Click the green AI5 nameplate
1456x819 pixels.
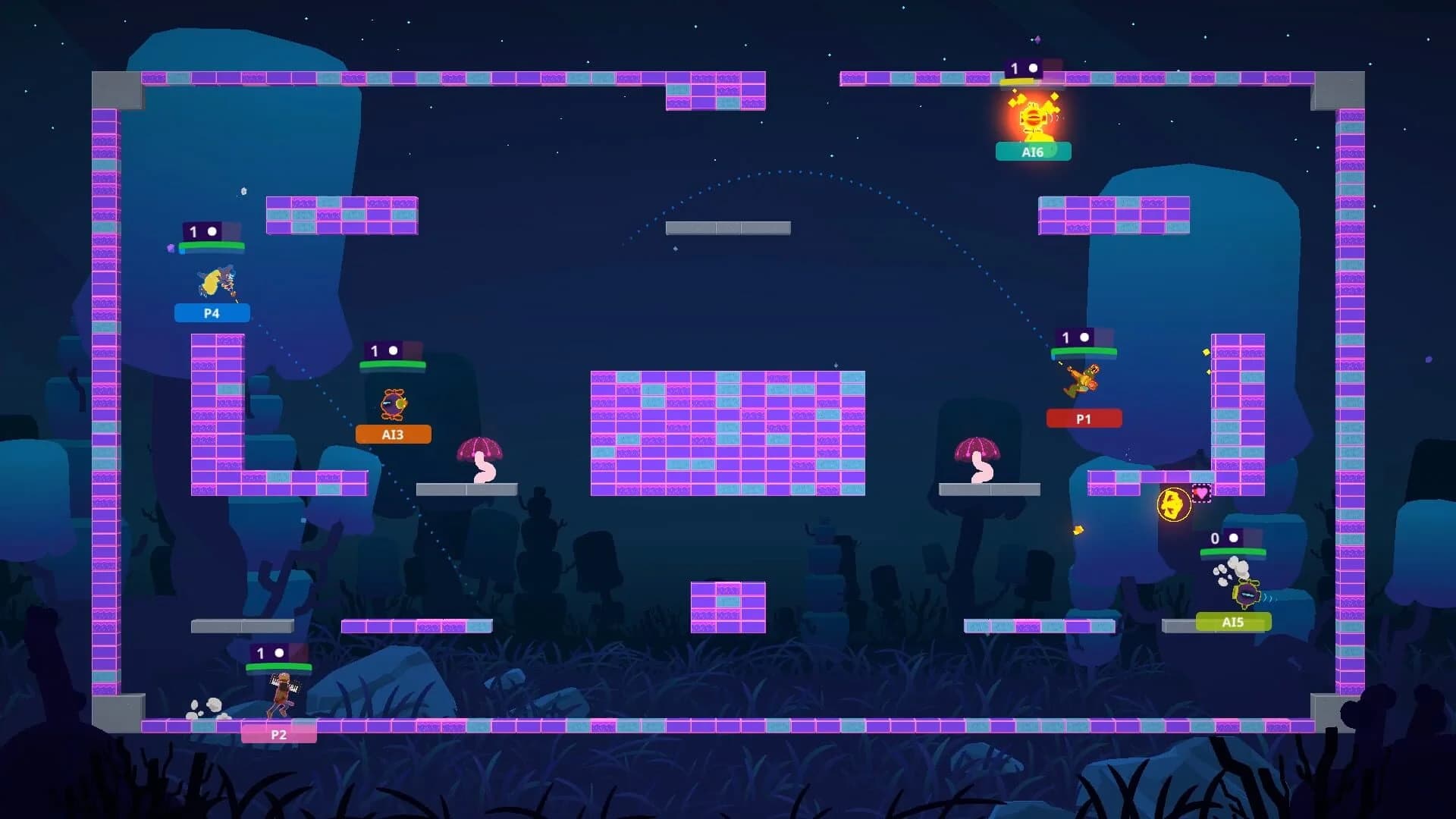click(x=1235, y=622)
